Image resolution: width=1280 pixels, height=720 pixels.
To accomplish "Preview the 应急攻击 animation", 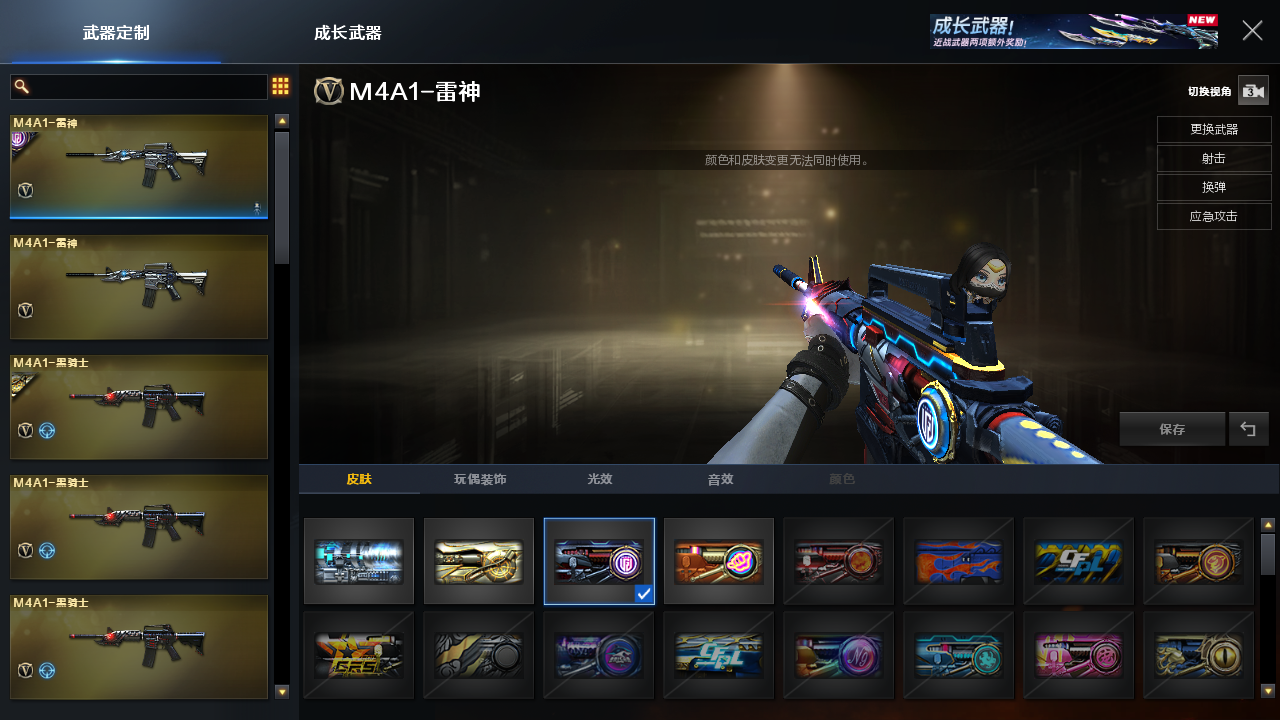I will pos(1214,216).
